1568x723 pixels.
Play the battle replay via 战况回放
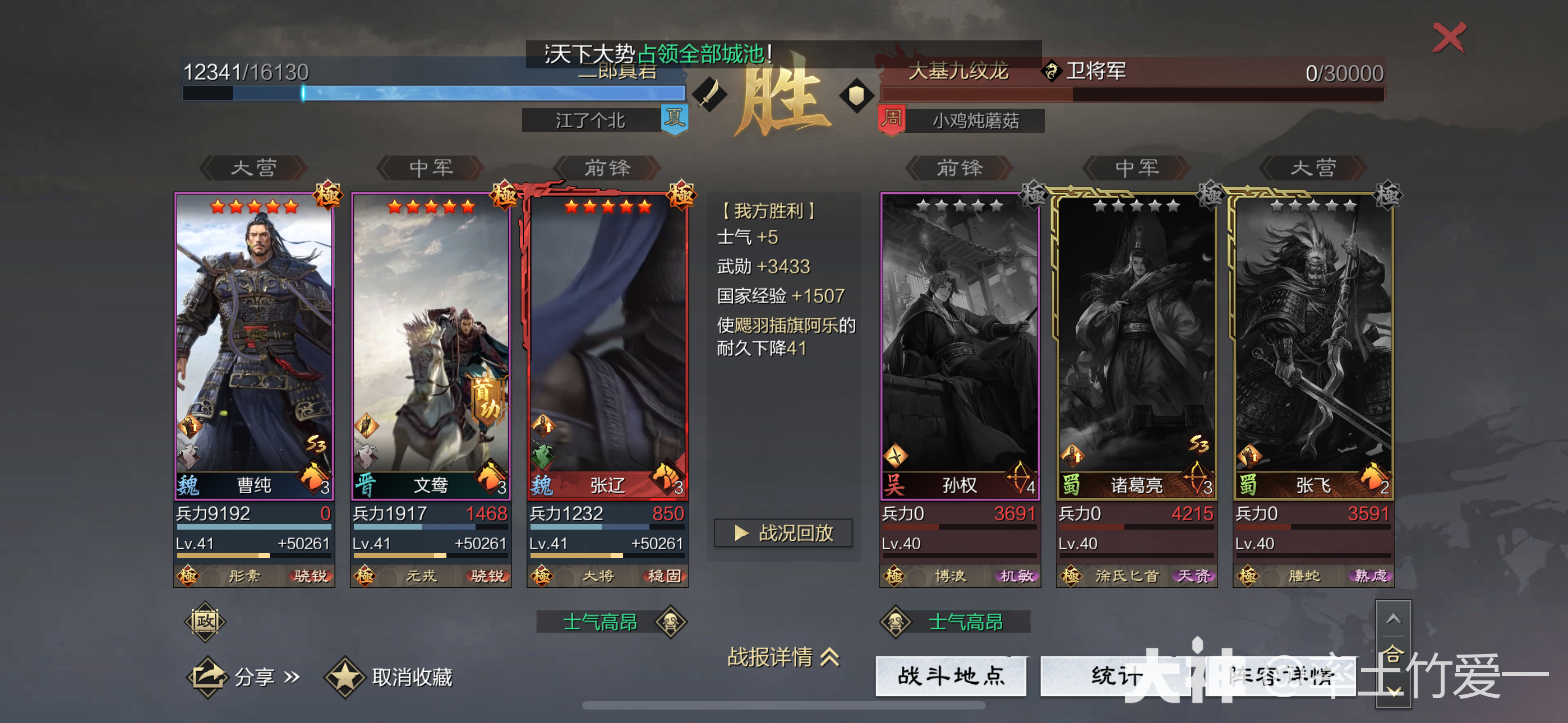click(x=785, y=533)
